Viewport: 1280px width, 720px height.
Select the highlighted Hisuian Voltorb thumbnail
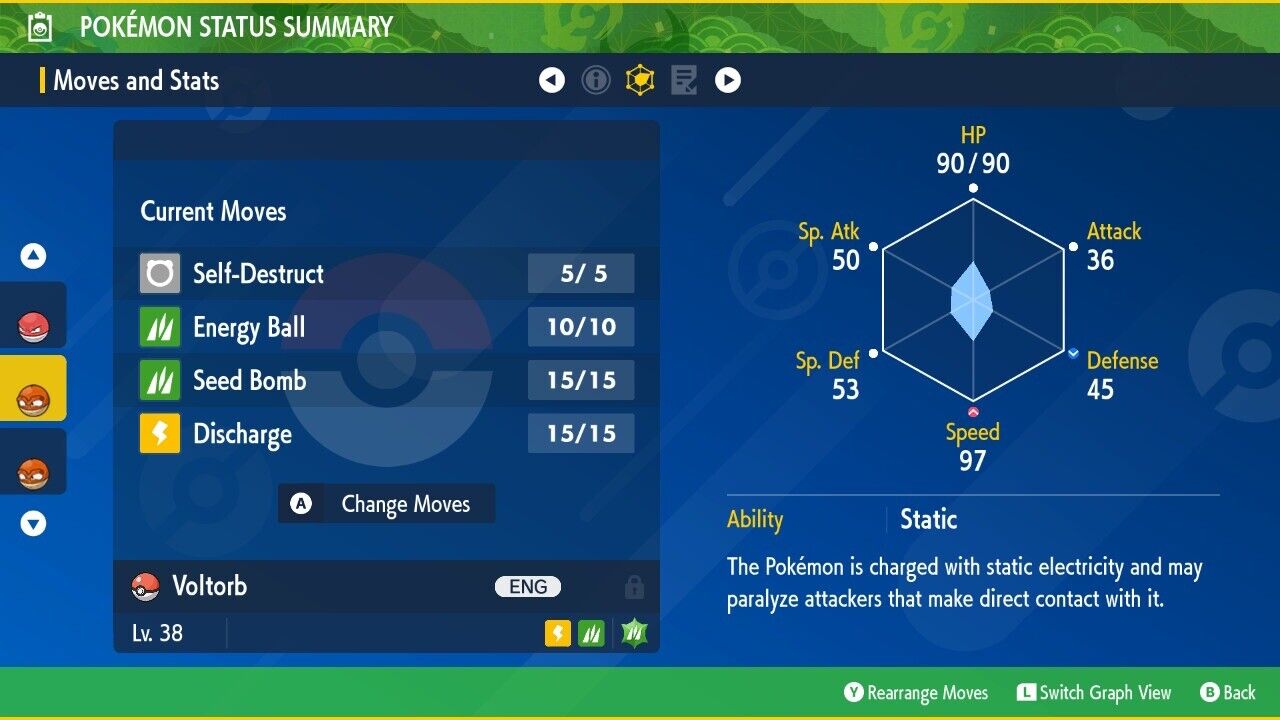[x=33, y=396]
